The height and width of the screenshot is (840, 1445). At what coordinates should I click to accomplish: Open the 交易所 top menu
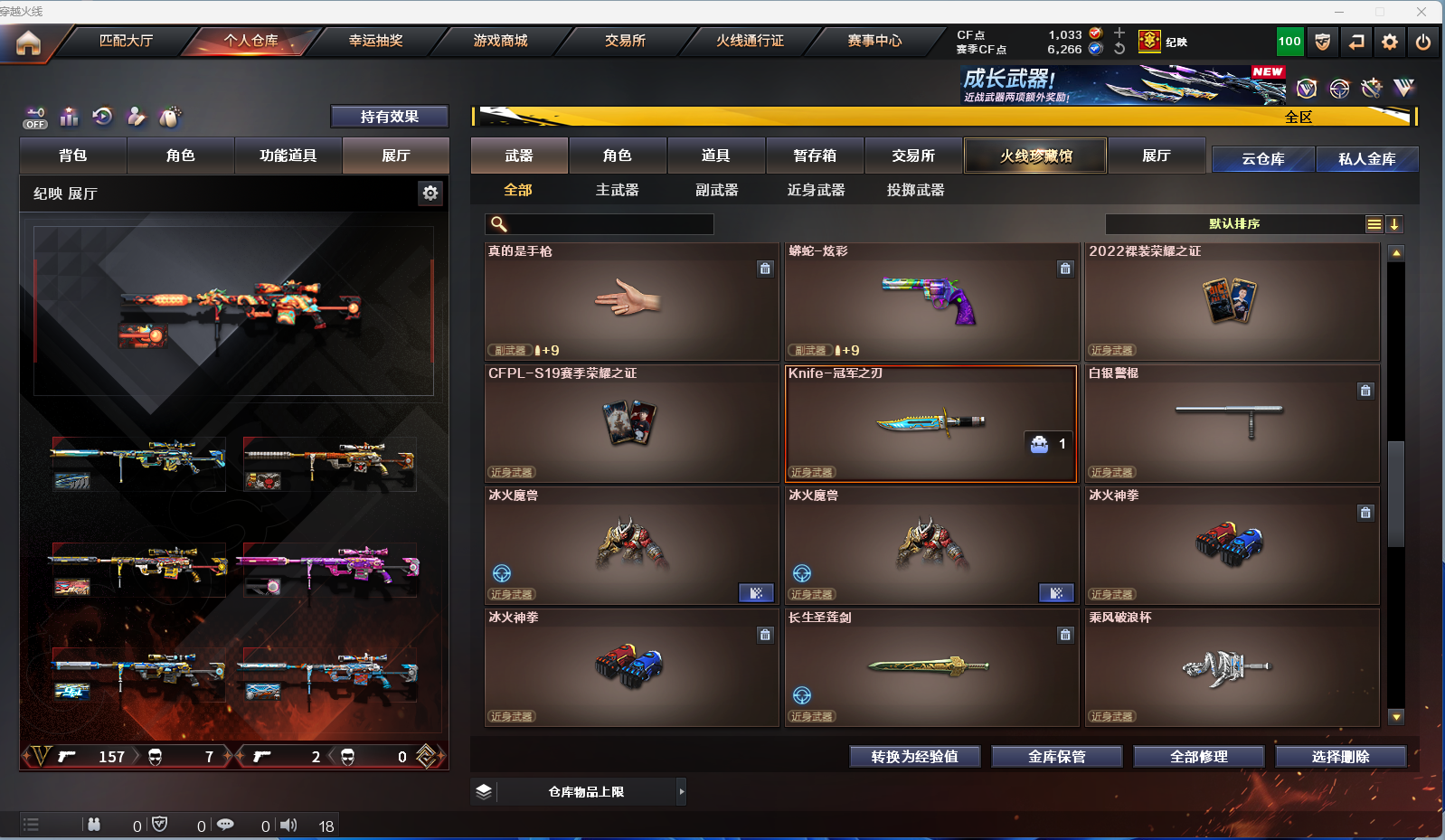point(625,41)
